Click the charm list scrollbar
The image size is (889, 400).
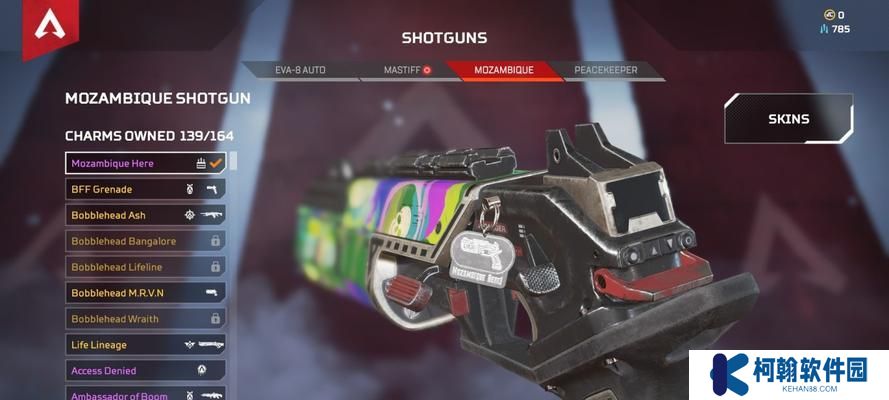point(233,161)
